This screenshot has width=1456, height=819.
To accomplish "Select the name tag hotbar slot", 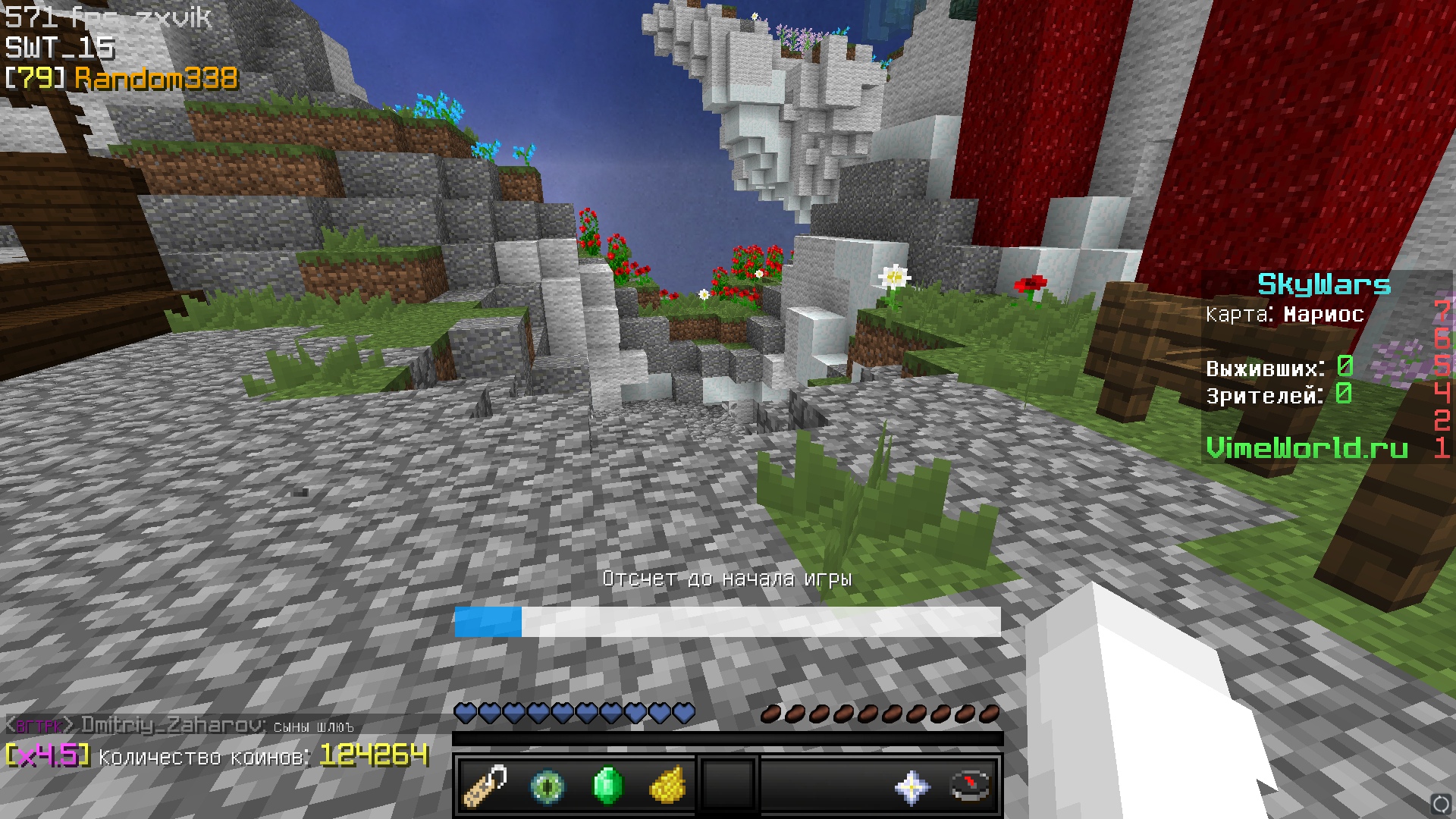I will 485,786.
